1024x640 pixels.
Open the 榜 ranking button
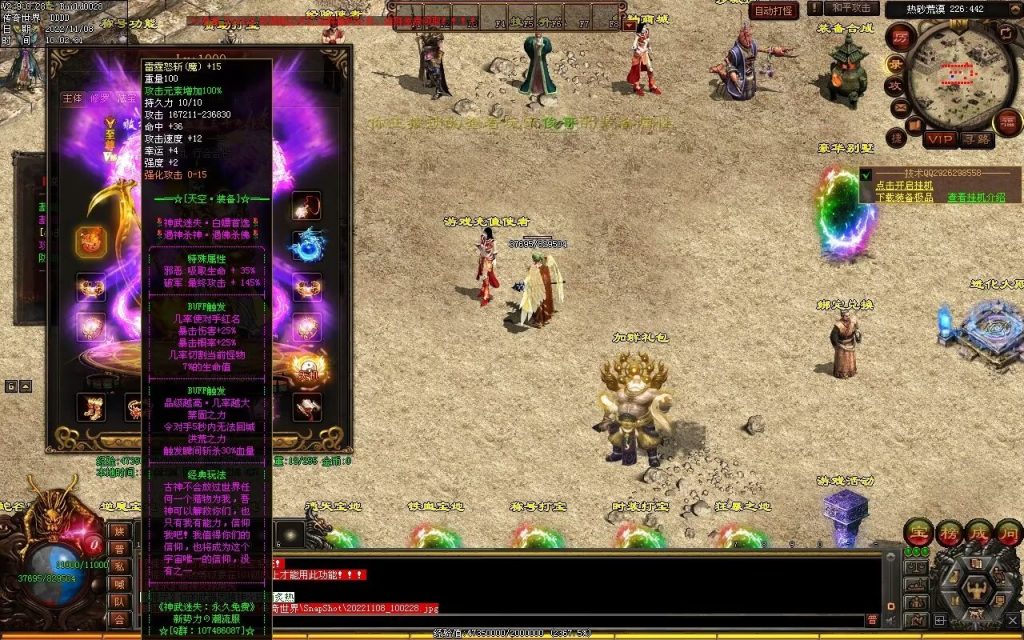(947, 531)
